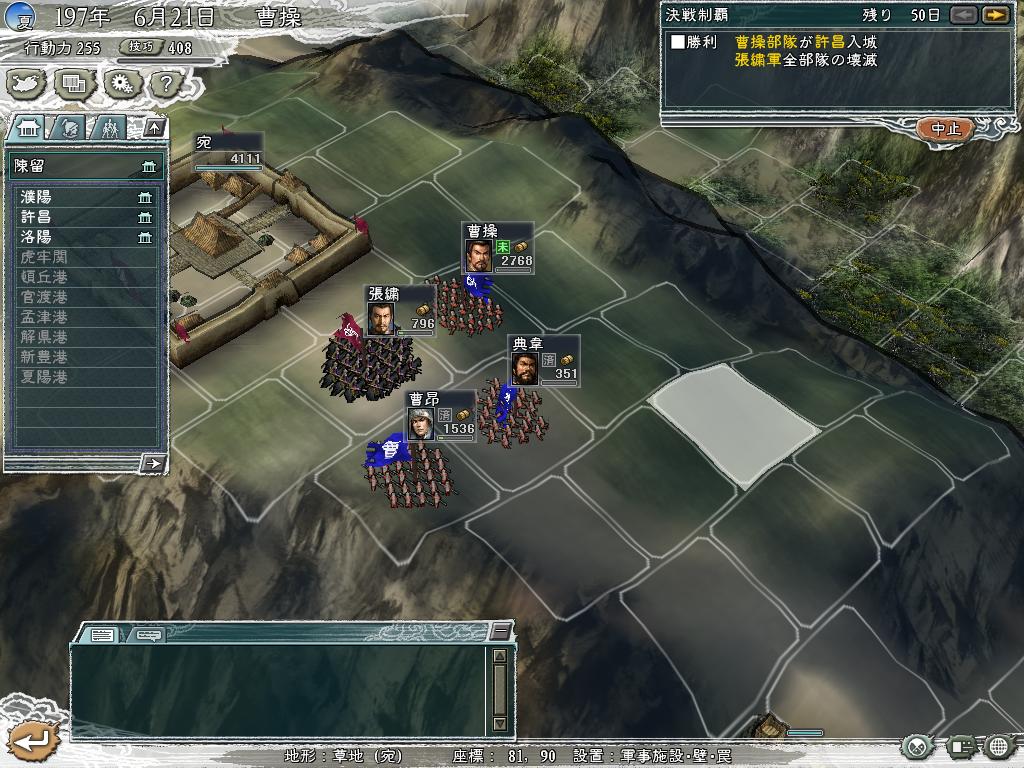Collapse the city list panel with up arrow

[x=153, y=127]
